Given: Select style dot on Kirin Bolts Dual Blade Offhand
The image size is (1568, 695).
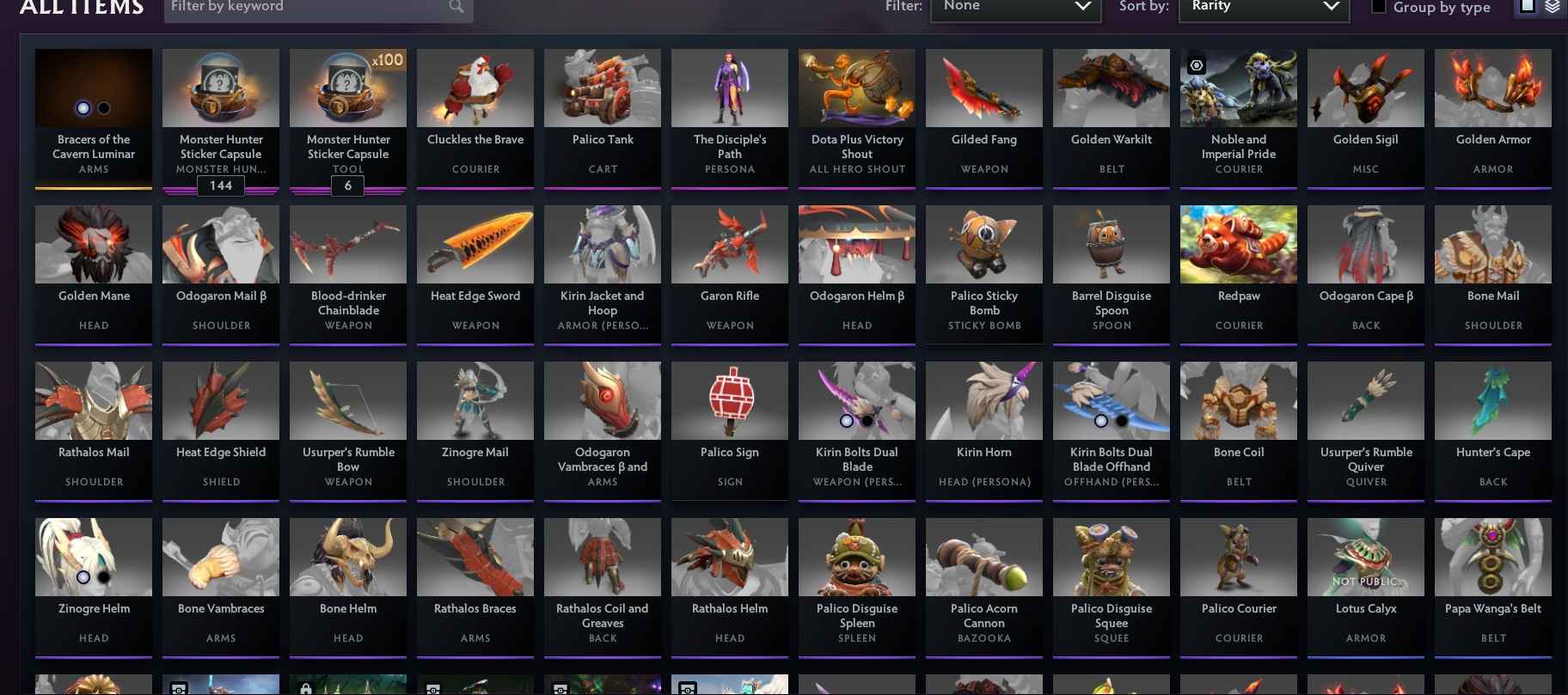Looking at the screenshot, I should coord(1101,421).
